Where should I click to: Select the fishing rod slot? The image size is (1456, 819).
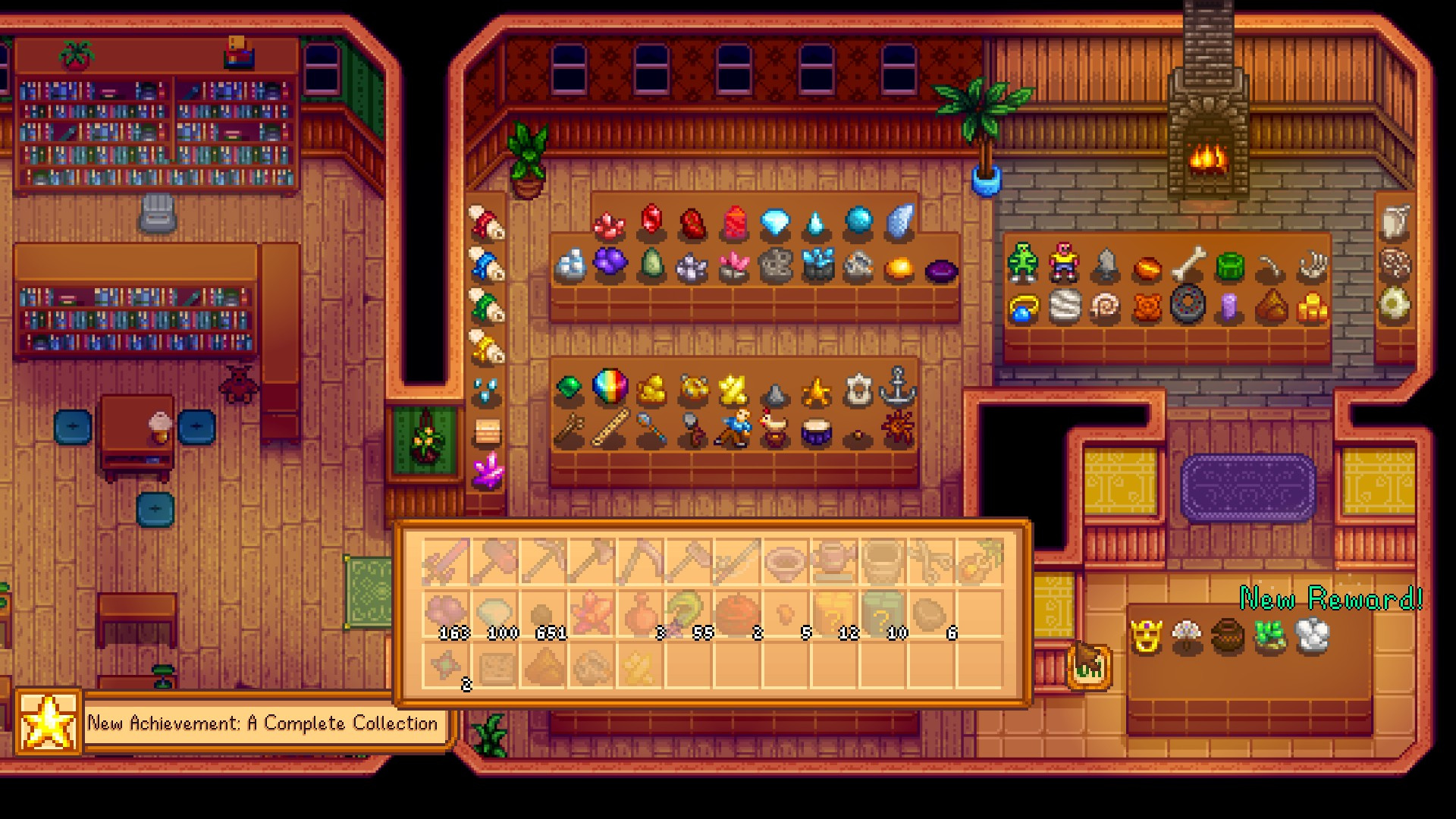click(x=737, y=562)
